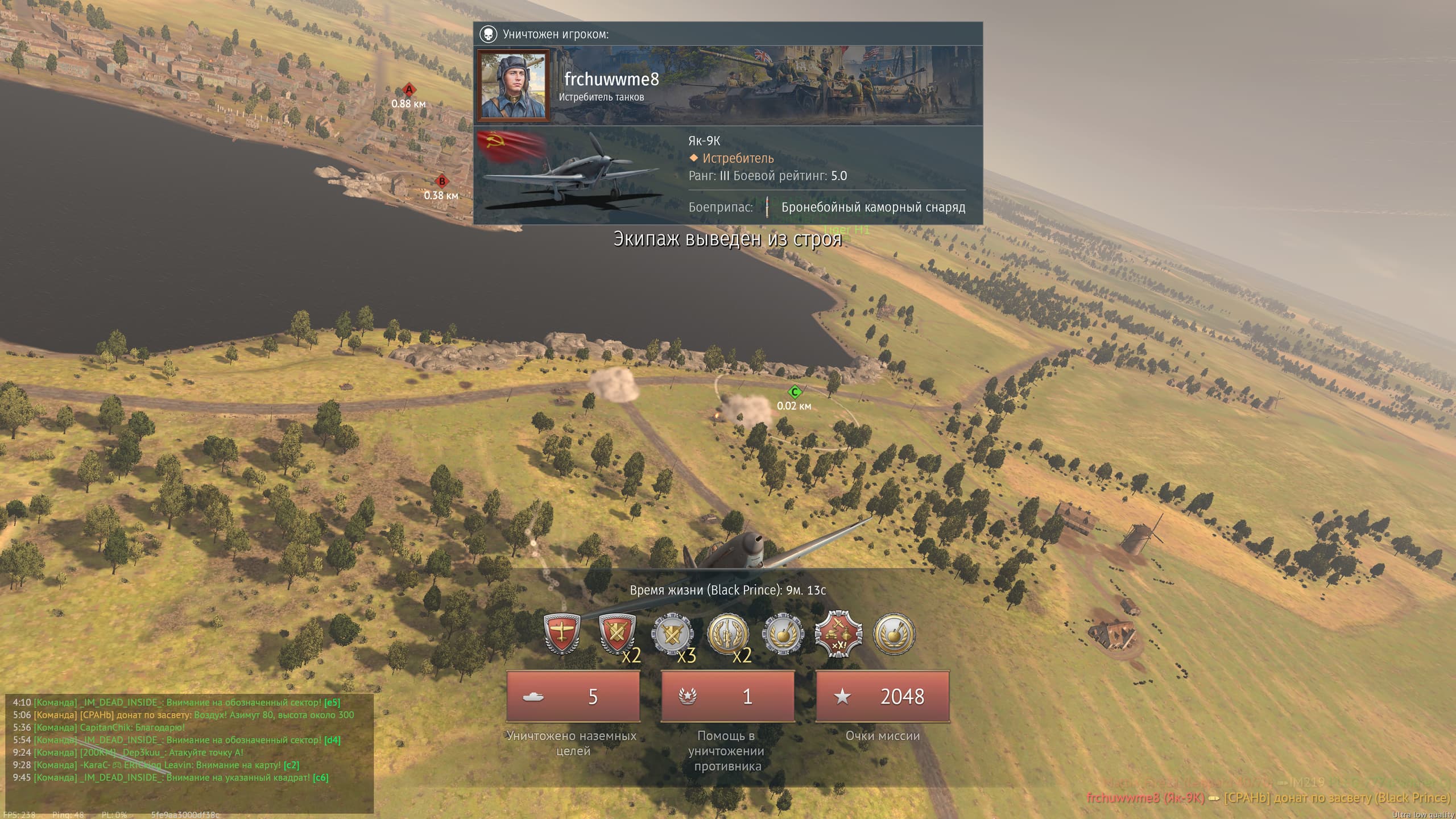Viewport: 1456px width, 819px height.
Task: Click killer frchuwwme8's pilot avatar
Action: (x=514, y=86)
